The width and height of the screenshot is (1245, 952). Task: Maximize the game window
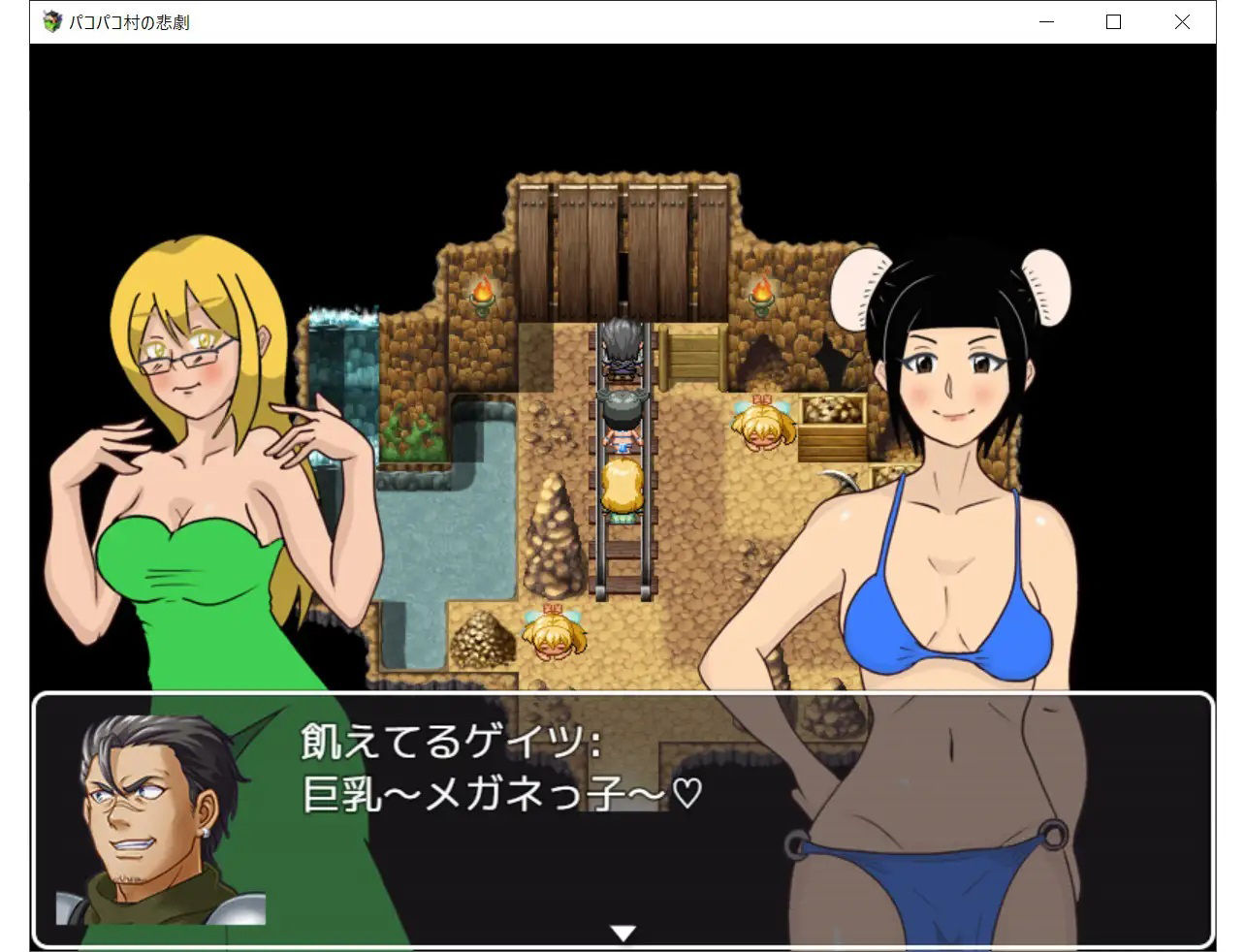pos(1113,21)
